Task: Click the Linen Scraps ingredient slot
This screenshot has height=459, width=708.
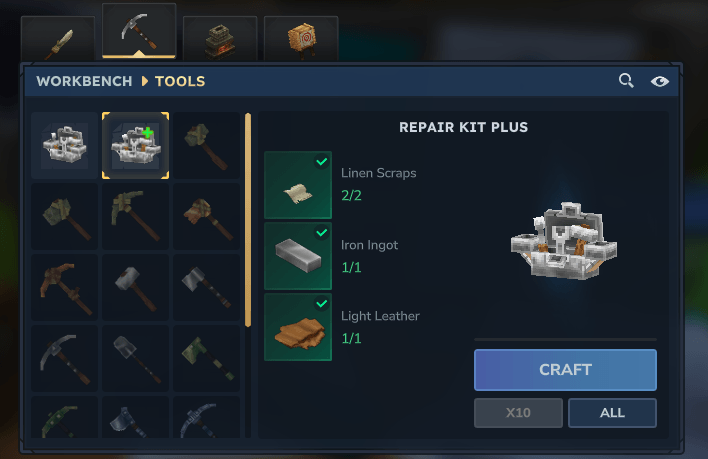Action: point(298,185)
